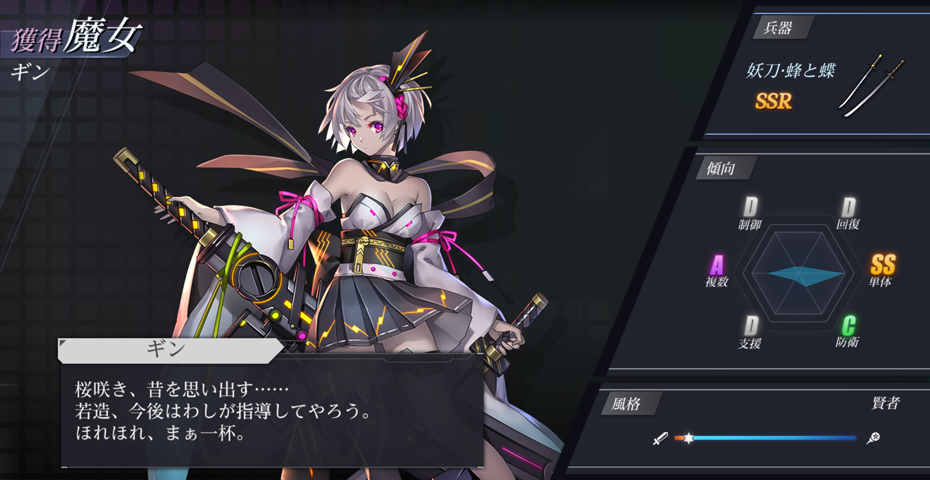
Task: Click the 風格 sword-to-staff style bar
Action: (766, 438)
